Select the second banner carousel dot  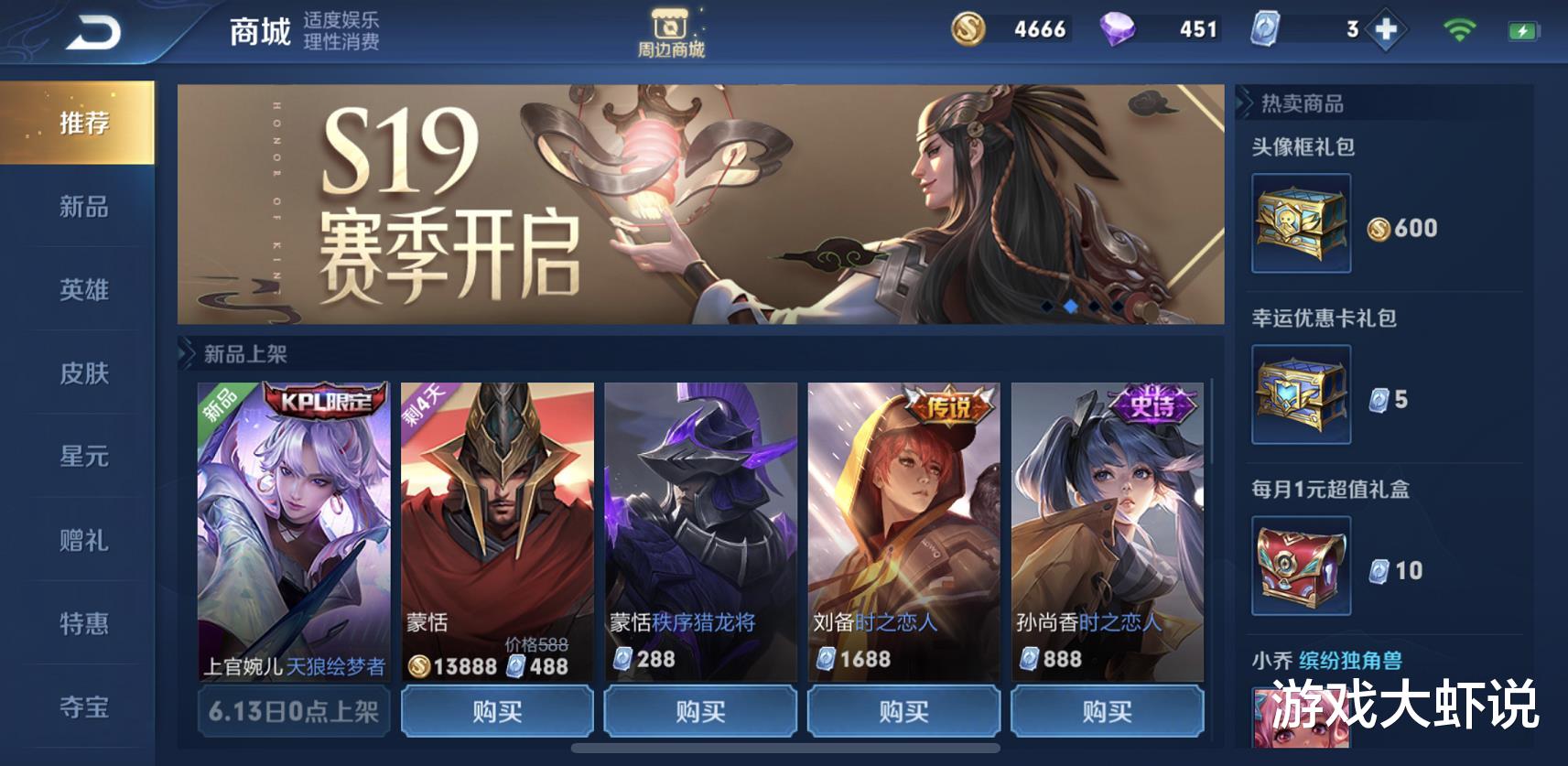coord(1070,307)
